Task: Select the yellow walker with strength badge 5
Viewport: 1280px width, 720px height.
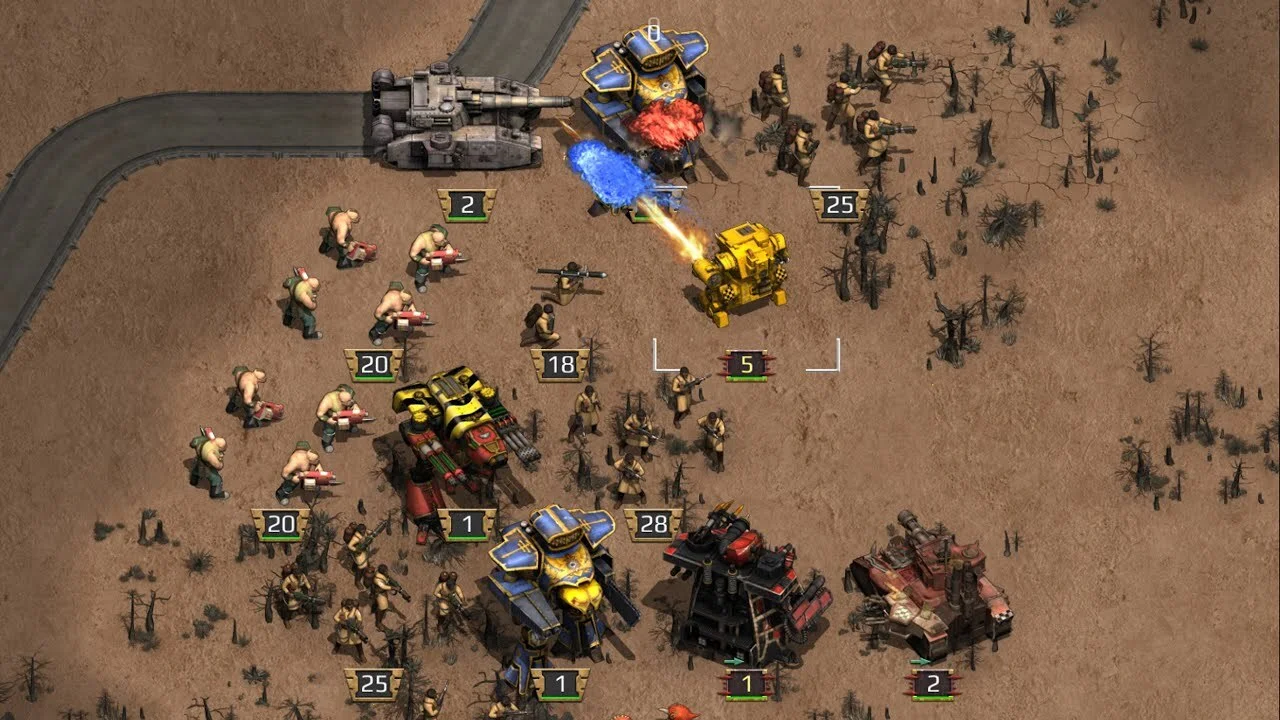Action: point(742,274)
